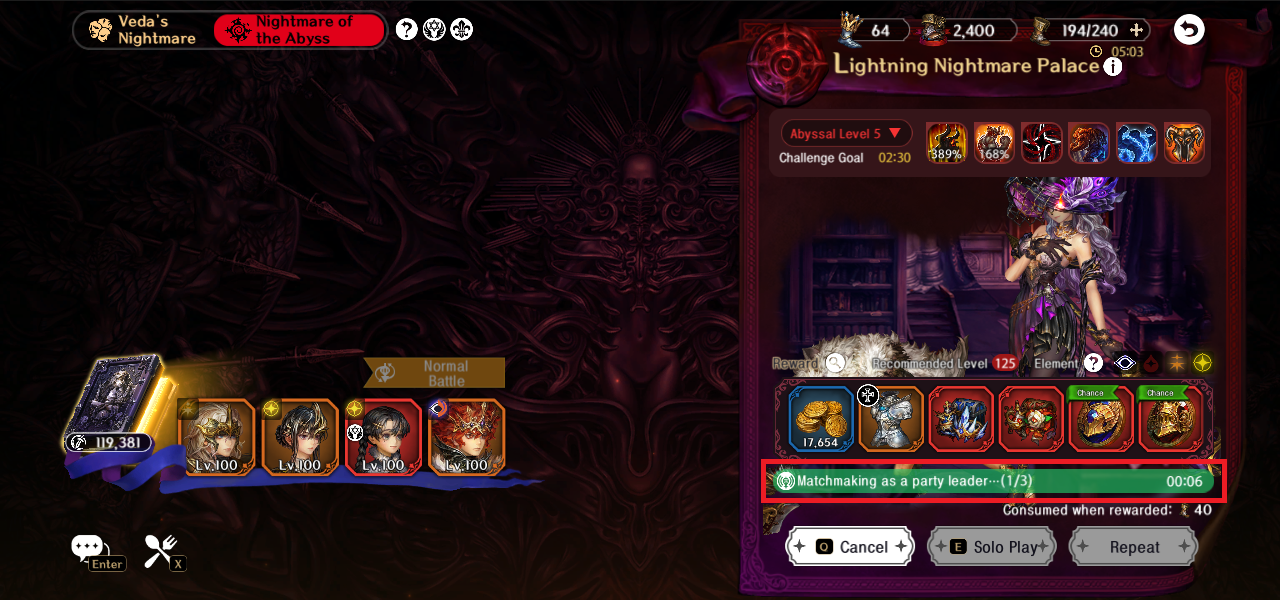
Task: Click the back arrow button
Action: tap(1188, 29)
